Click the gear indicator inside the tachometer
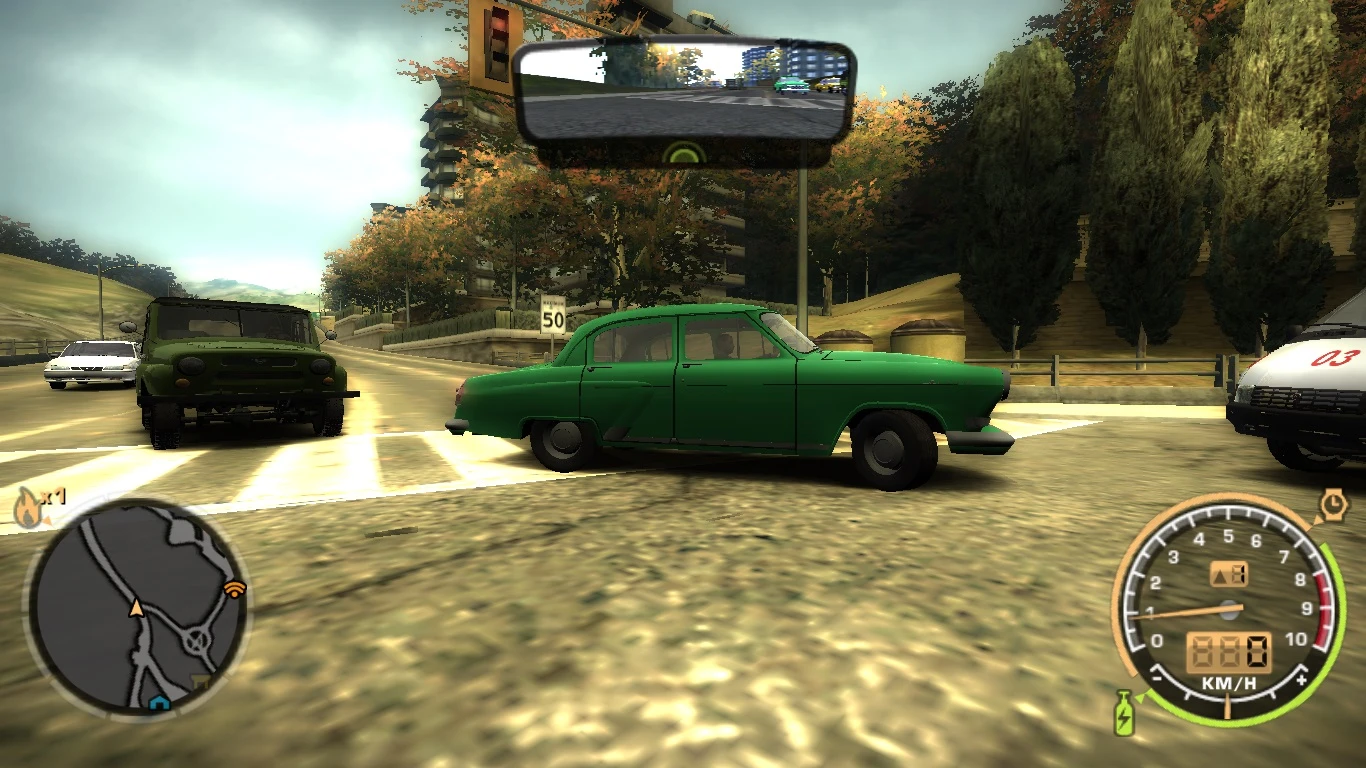The image size is (1366, 768). [1228, 572]
